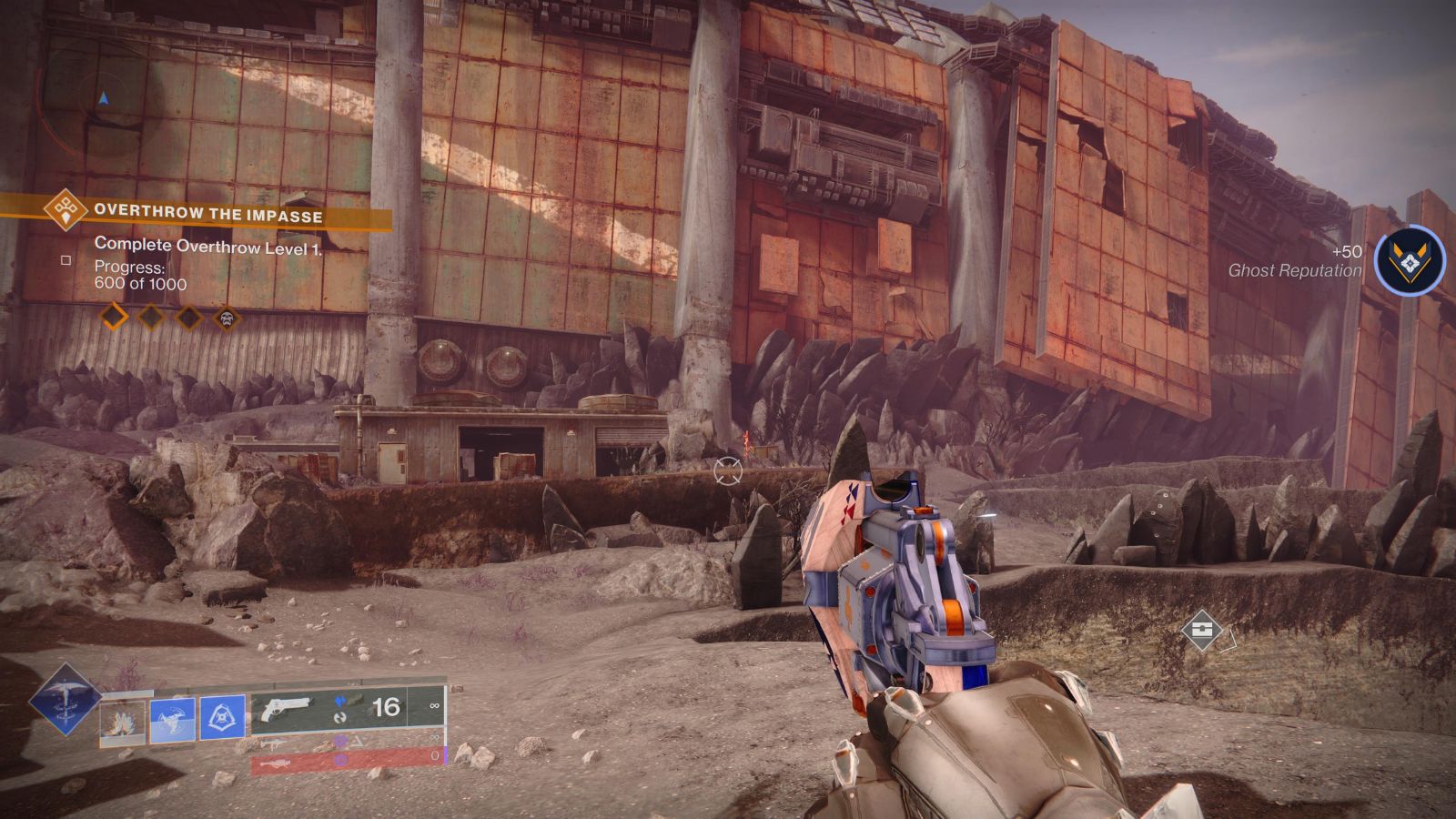1456x819 pixels.
Task: Select the first highlighted Overthrow level pip
Action: (x=114, y=316)
